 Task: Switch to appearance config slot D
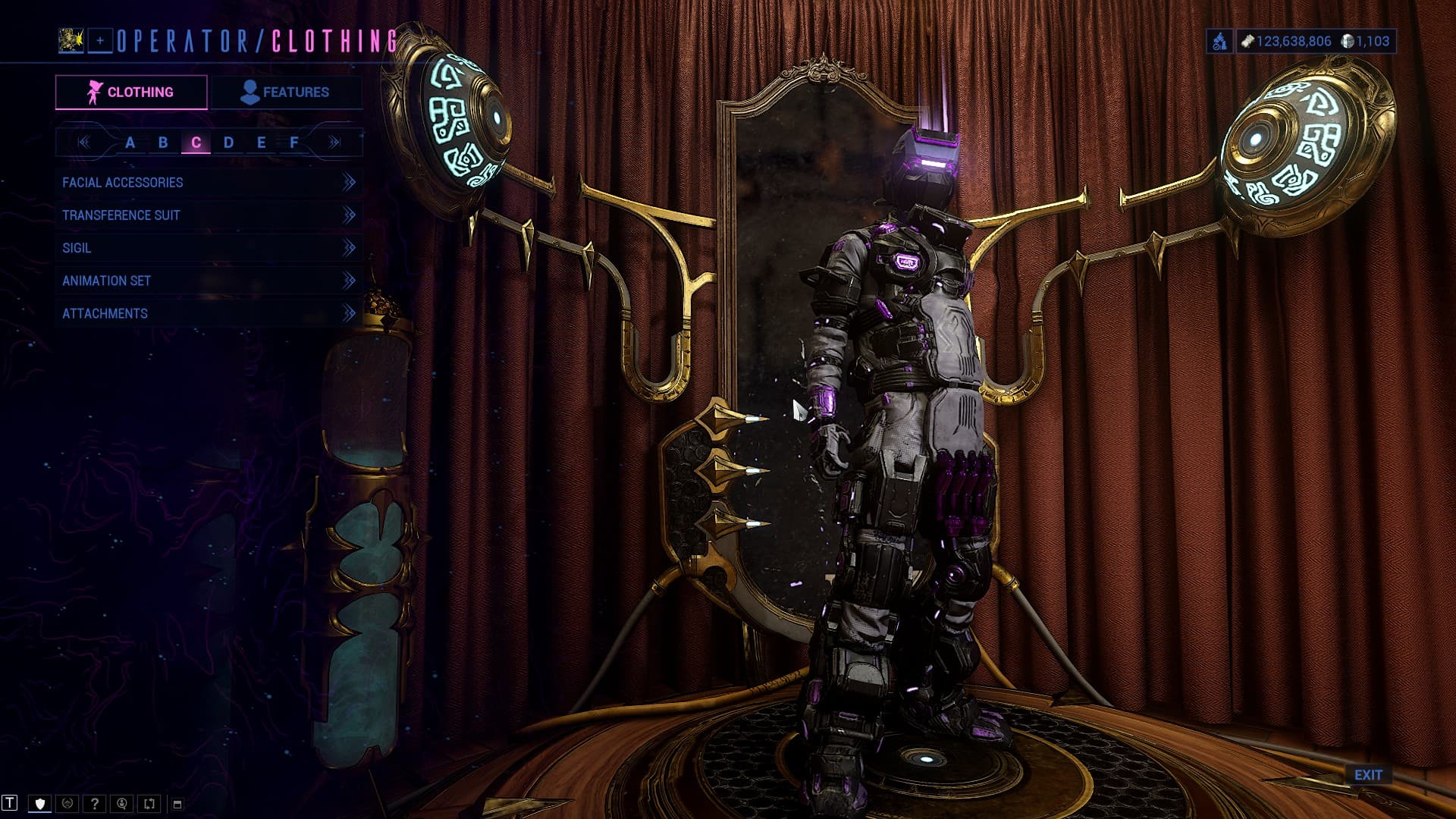click(228, 143)
